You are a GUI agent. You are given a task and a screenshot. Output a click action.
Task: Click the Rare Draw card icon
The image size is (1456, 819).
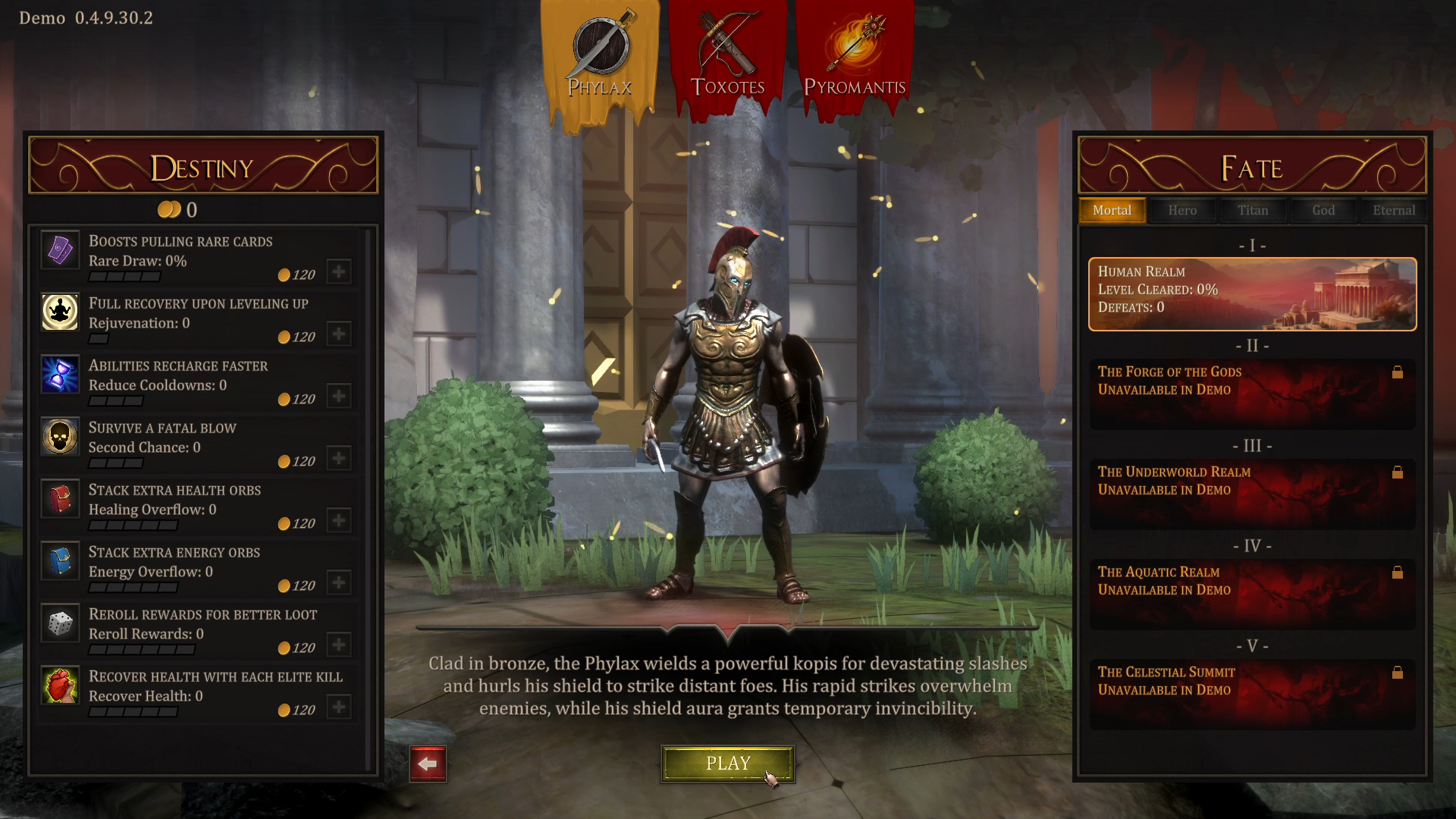(61, 250)
